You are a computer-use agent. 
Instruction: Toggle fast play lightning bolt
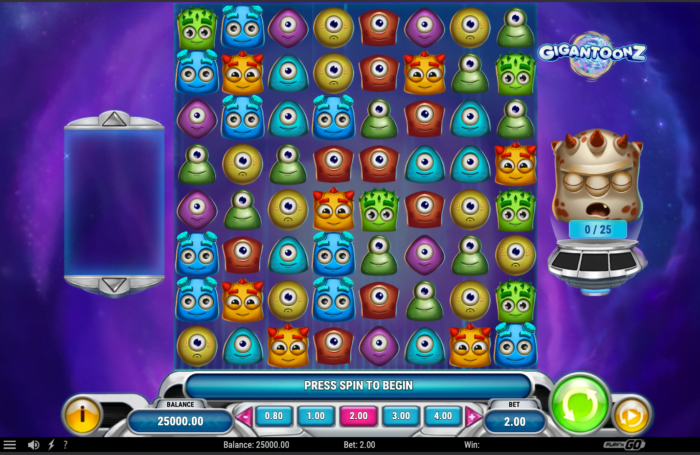pyautogui.click(x=51, y=445)
